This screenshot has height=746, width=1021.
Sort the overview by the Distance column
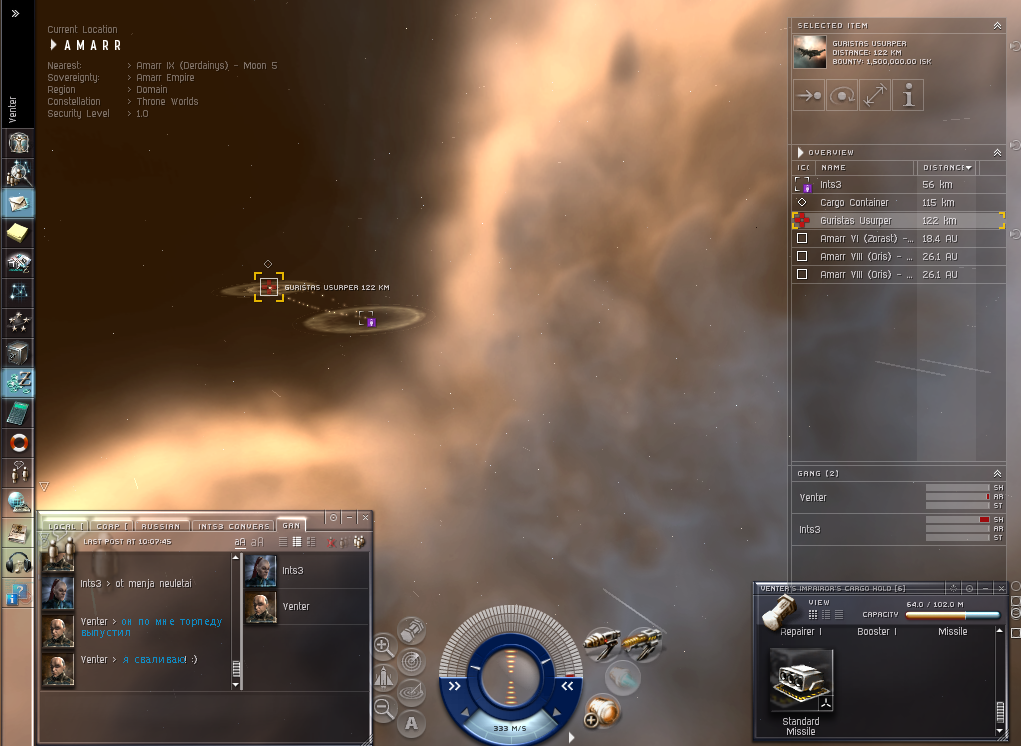(x=944, y=168)
